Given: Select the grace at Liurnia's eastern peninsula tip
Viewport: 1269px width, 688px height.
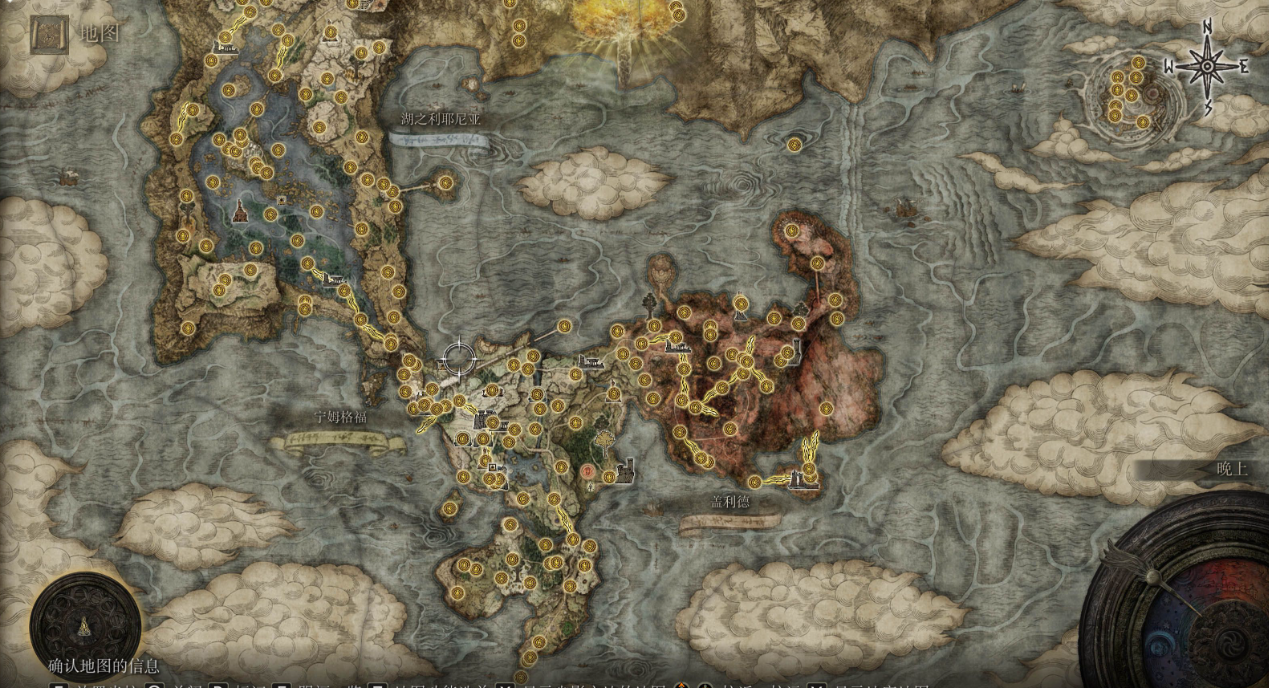Looking at the screenshot, I should [x=445, y=183].
